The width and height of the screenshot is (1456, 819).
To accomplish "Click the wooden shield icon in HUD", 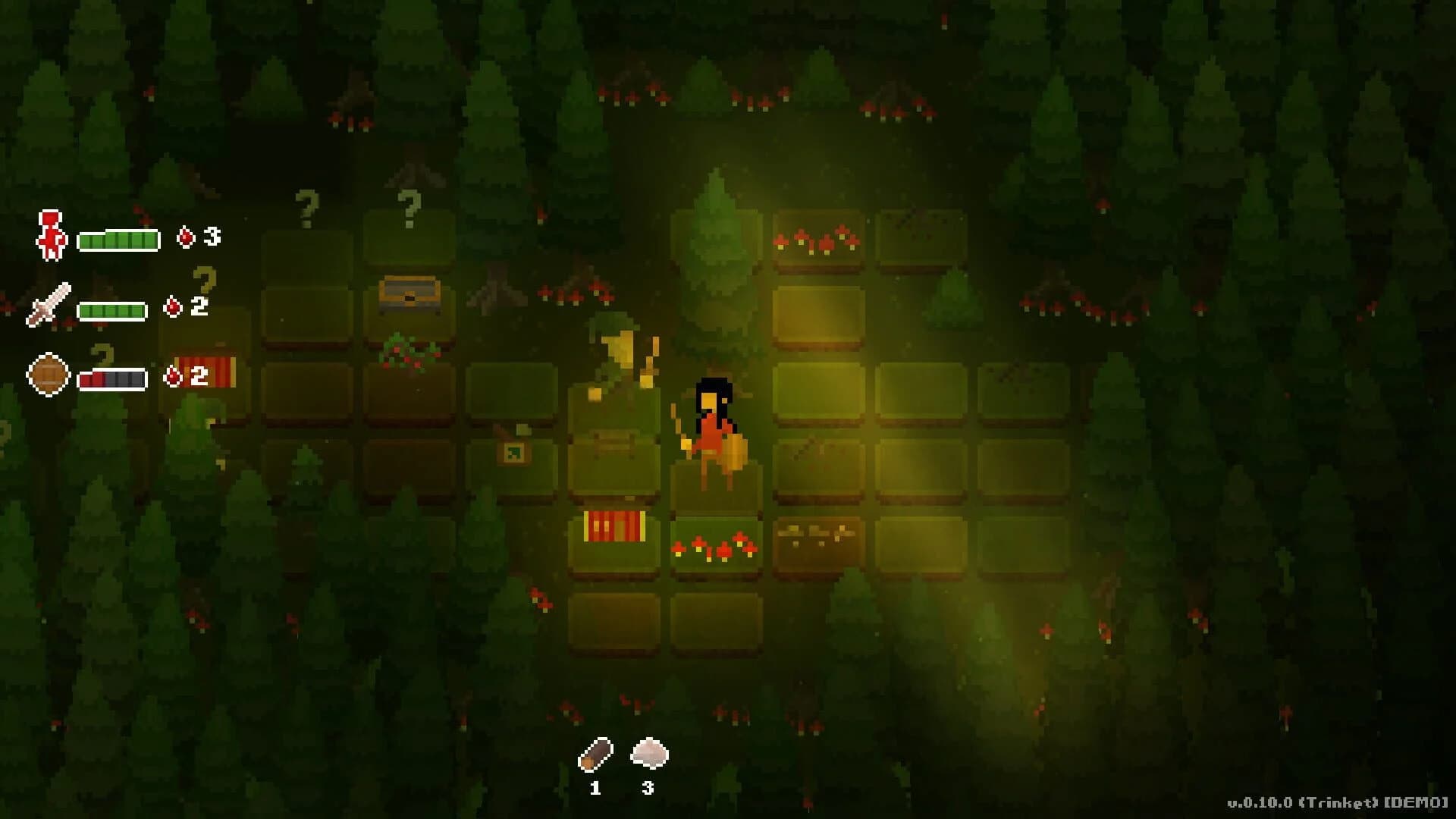I will 47,374.
